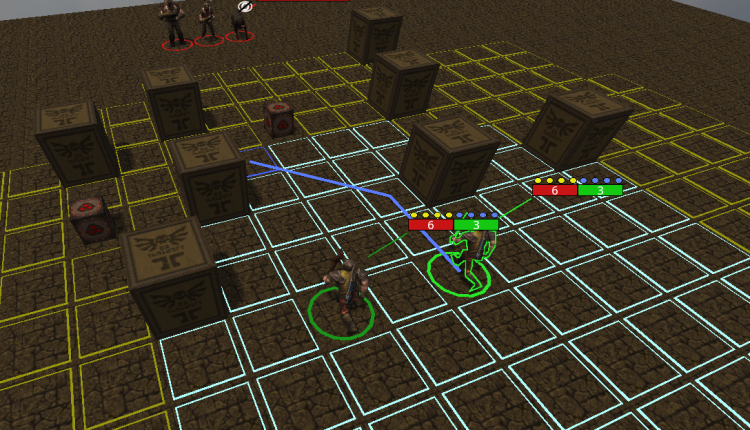Image resolution: width=750 pixels, height=430 pixels.
Task: Select the brown armored soldier in green ring
Action: 345,288
